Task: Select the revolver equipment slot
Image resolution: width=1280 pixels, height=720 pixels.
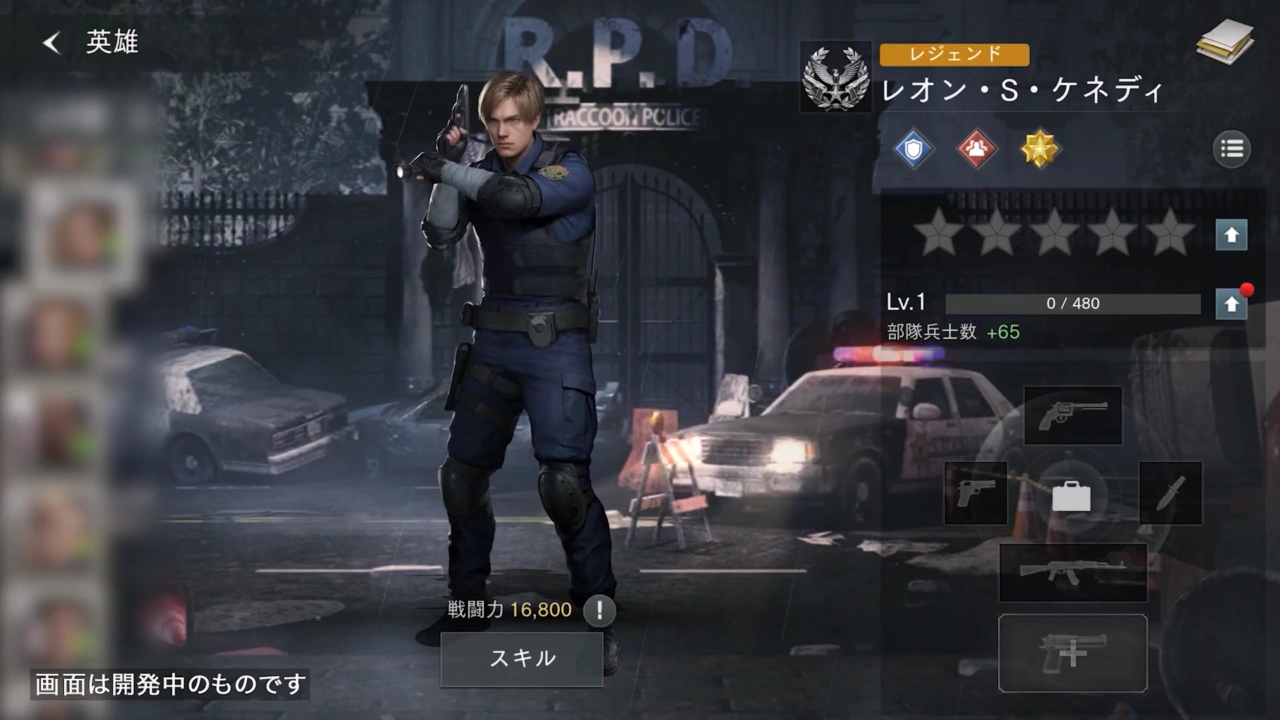Action: [1073, 415]
